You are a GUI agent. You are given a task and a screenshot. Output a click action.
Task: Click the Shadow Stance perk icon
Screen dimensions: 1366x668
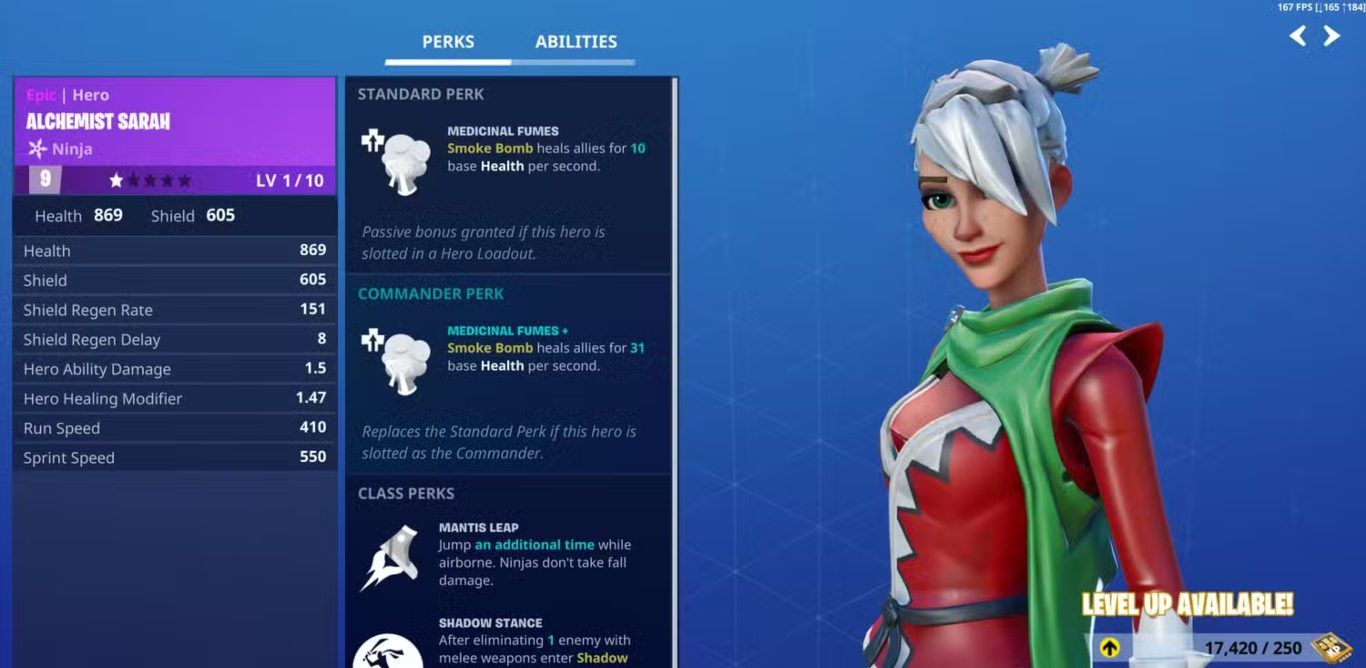pos(387,649)
